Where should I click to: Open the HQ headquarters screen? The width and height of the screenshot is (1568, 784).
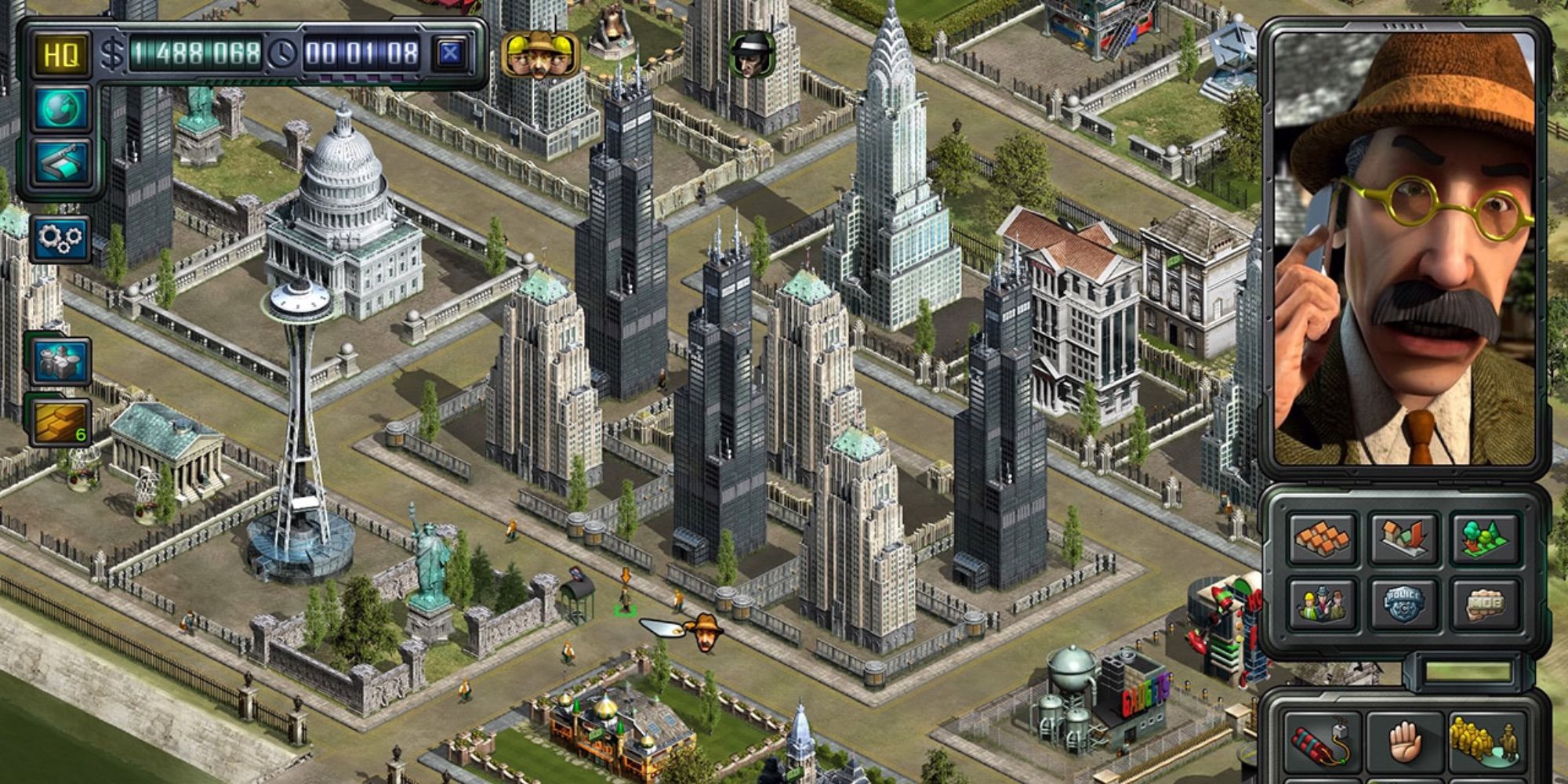pyautogui.click(x=60, y=54)
